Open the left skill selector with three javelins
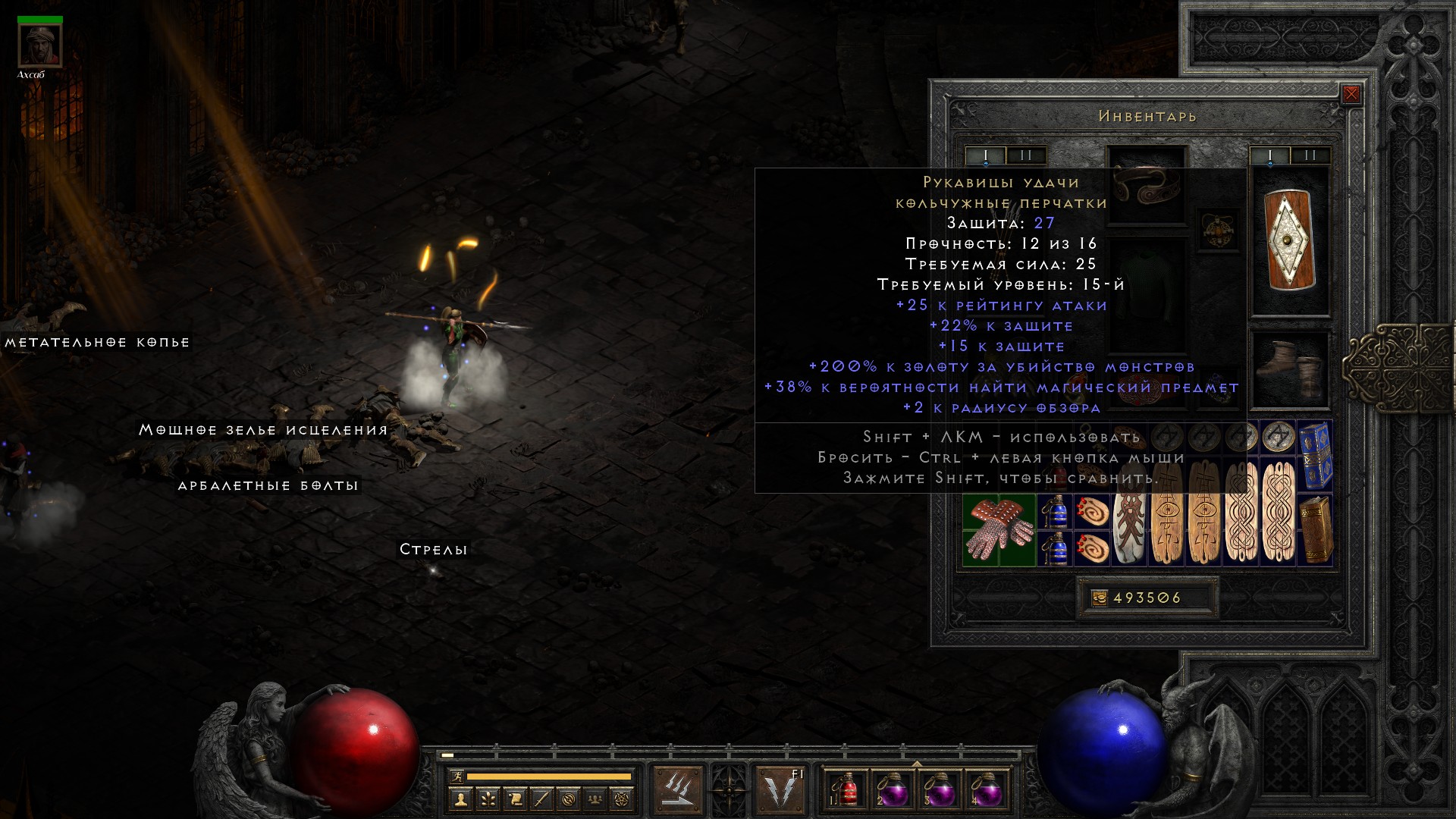 pyautogui.click(x=678, y=789)
